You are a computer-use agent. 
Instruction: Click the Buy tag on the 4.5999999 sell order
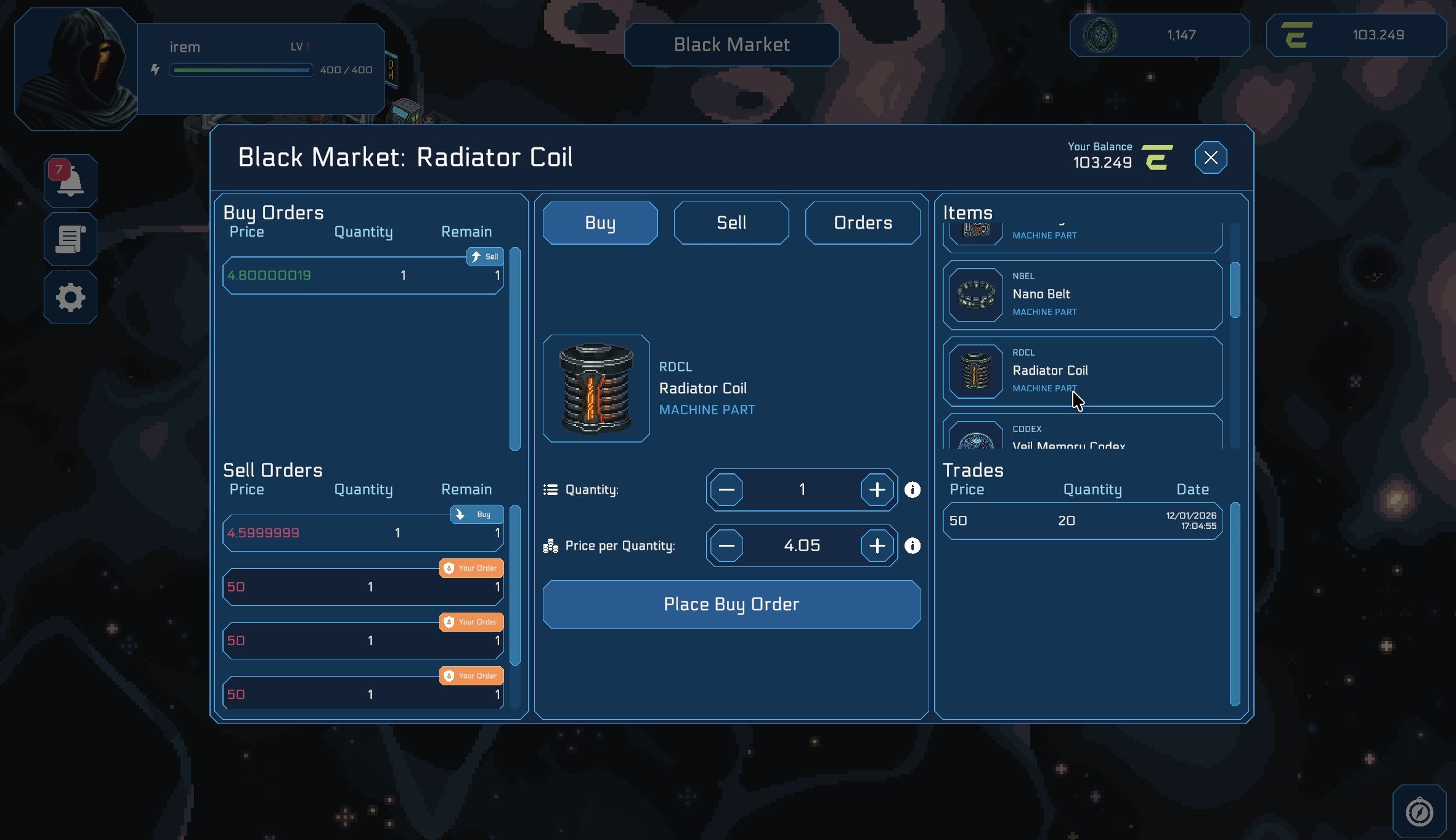coord(476,515)
